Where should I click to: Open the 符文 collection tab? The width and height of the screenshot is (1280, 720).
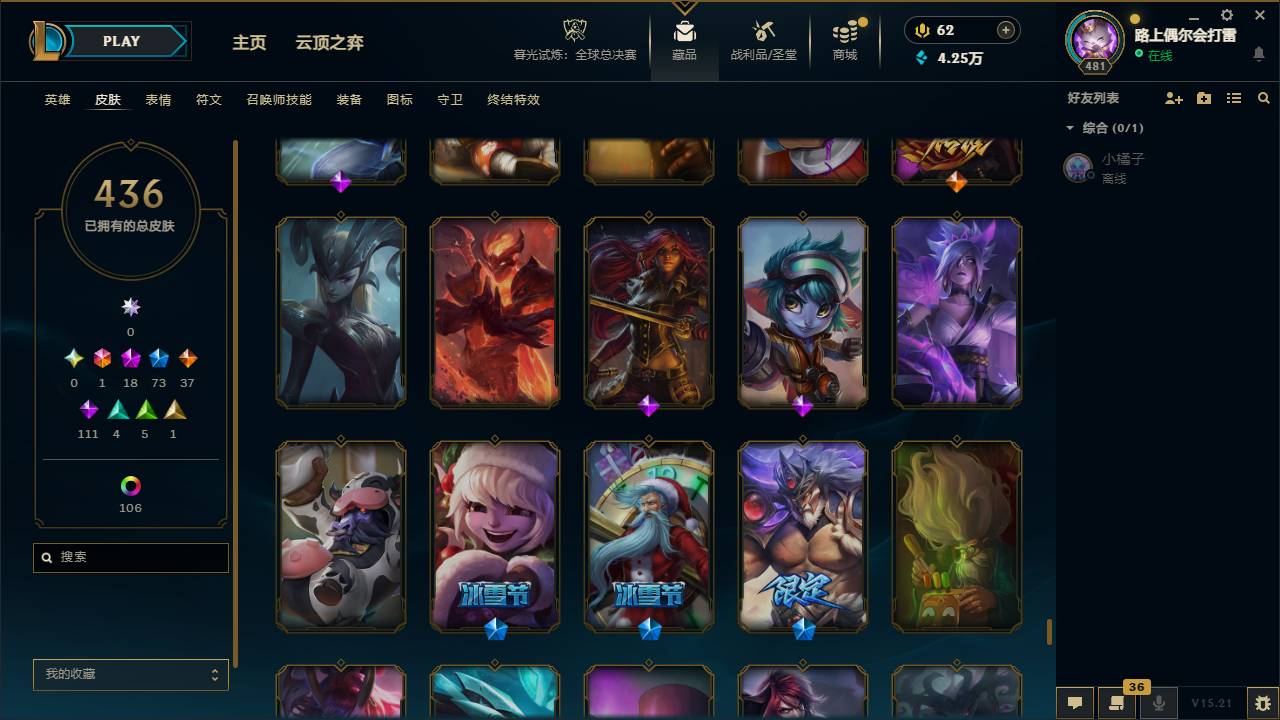point(208,100)
